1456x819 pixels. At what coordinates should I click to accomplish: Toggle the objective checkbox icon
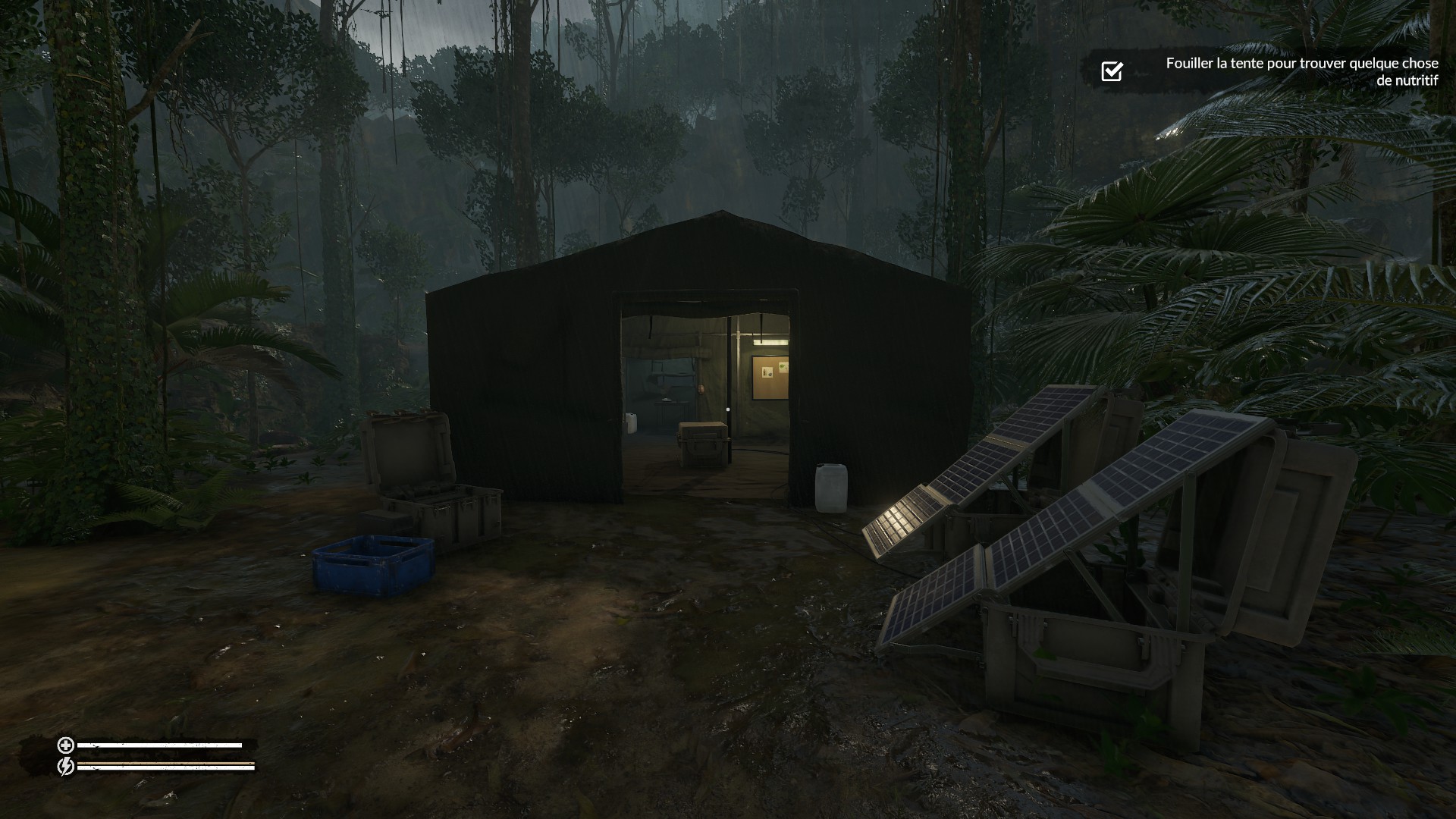(x=1112, y=71)
